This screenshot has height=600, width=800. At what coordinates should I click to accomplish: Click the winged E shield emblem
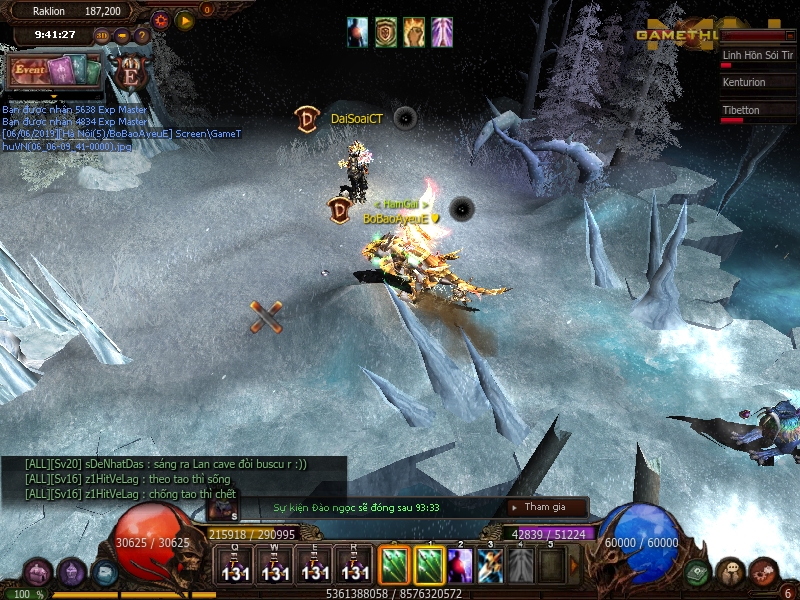coord(129,71)
